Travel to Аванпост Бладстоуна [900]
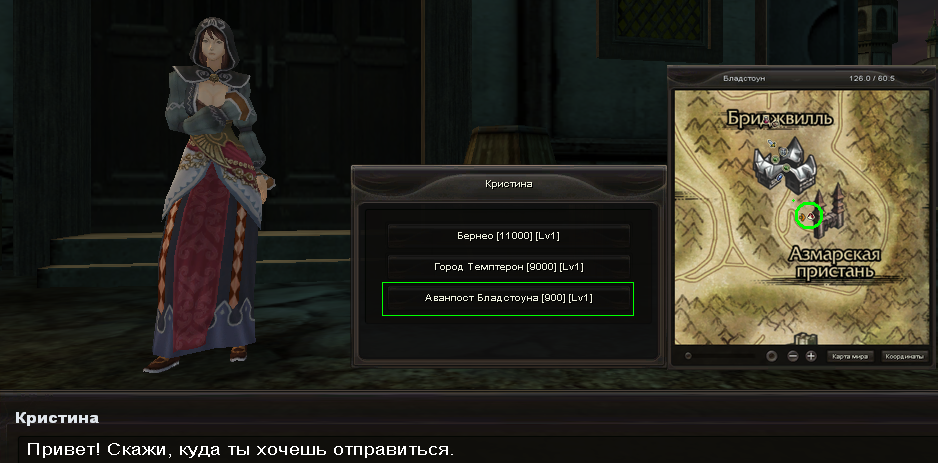This screenshot has height=463, width=938. [508, 298]
